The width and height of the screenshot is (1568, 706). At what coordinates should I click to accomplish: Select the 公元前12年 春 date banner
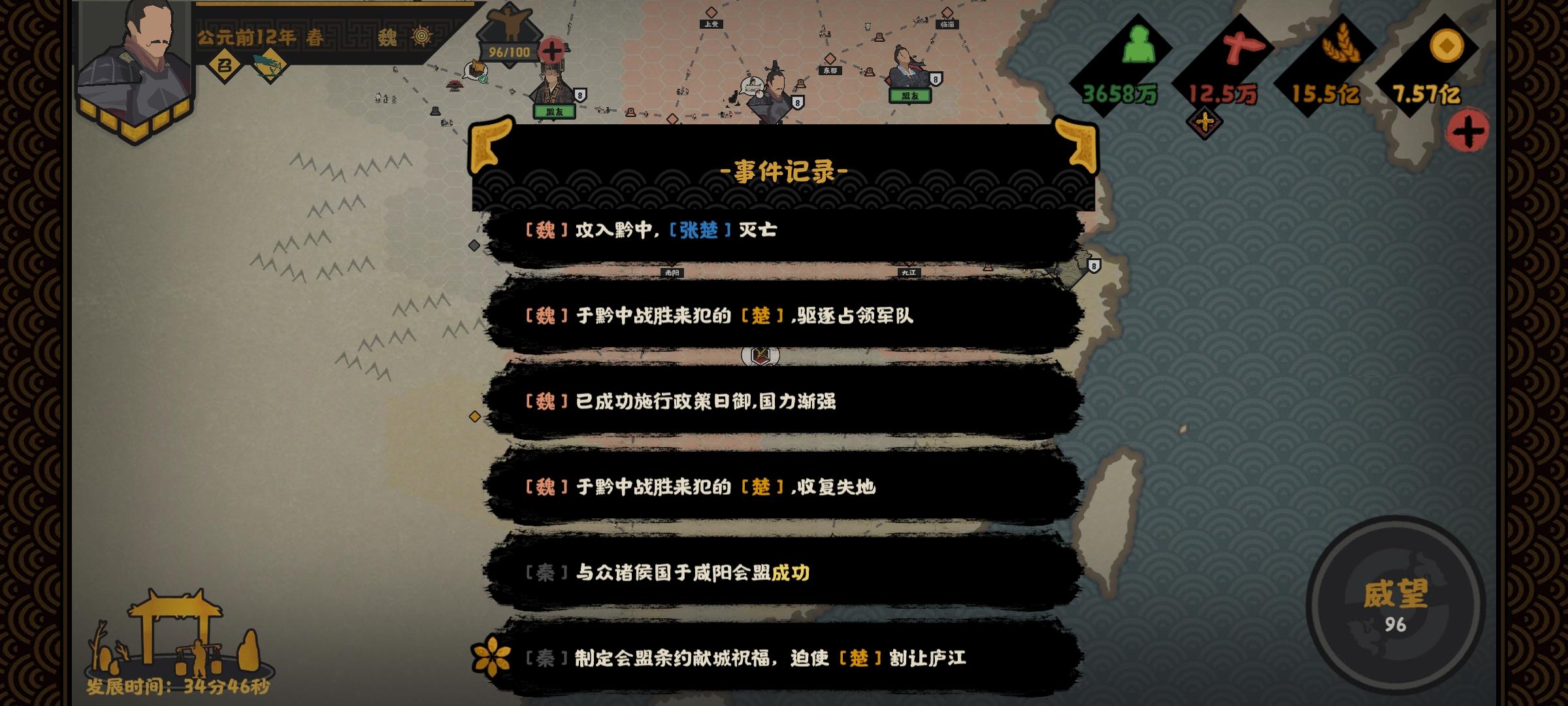[x=261, y=36]
